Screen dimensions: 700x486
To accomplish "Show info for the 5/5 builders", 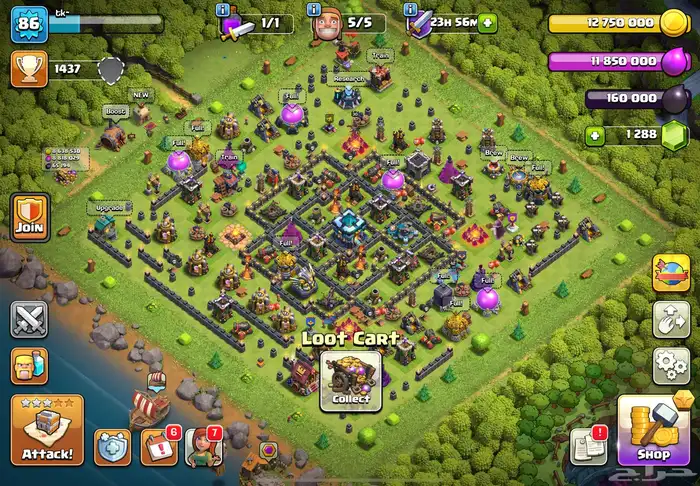I will point(340,22).
